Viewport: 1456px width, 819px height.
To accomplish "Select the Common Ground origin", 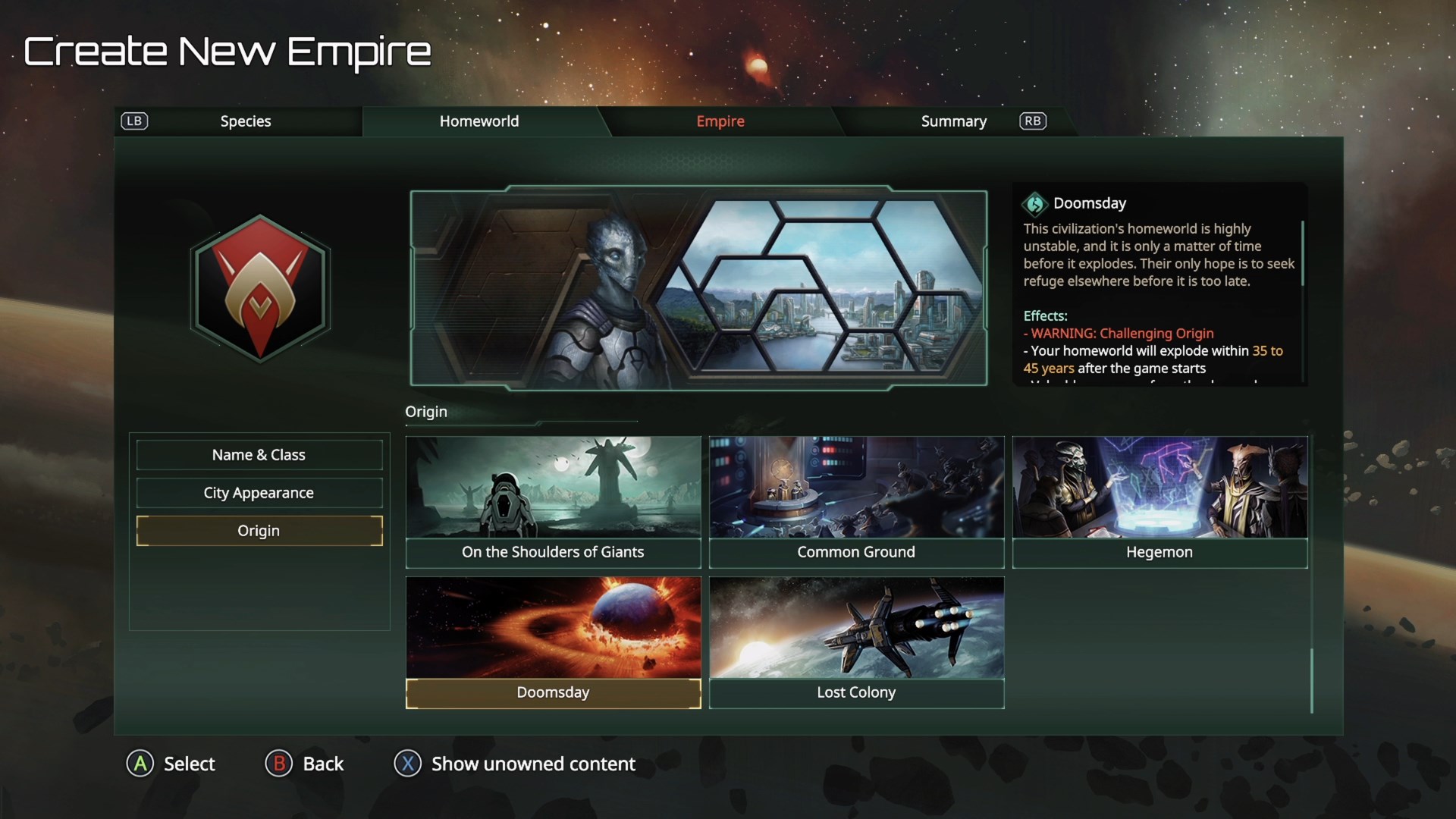I will tap(856, 500).
